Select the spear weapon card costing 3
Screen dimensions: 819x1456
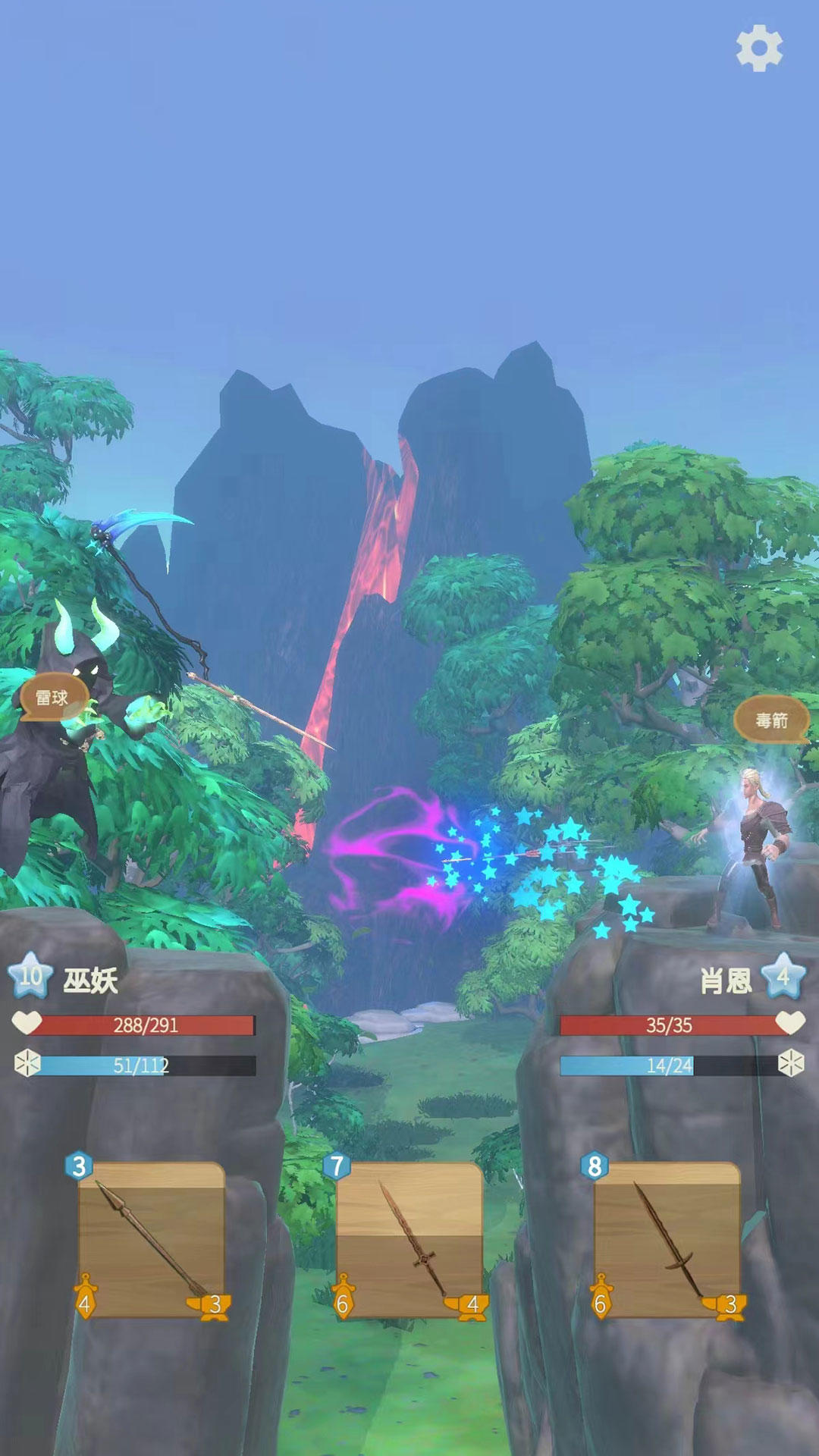[x=152, y=1239]
